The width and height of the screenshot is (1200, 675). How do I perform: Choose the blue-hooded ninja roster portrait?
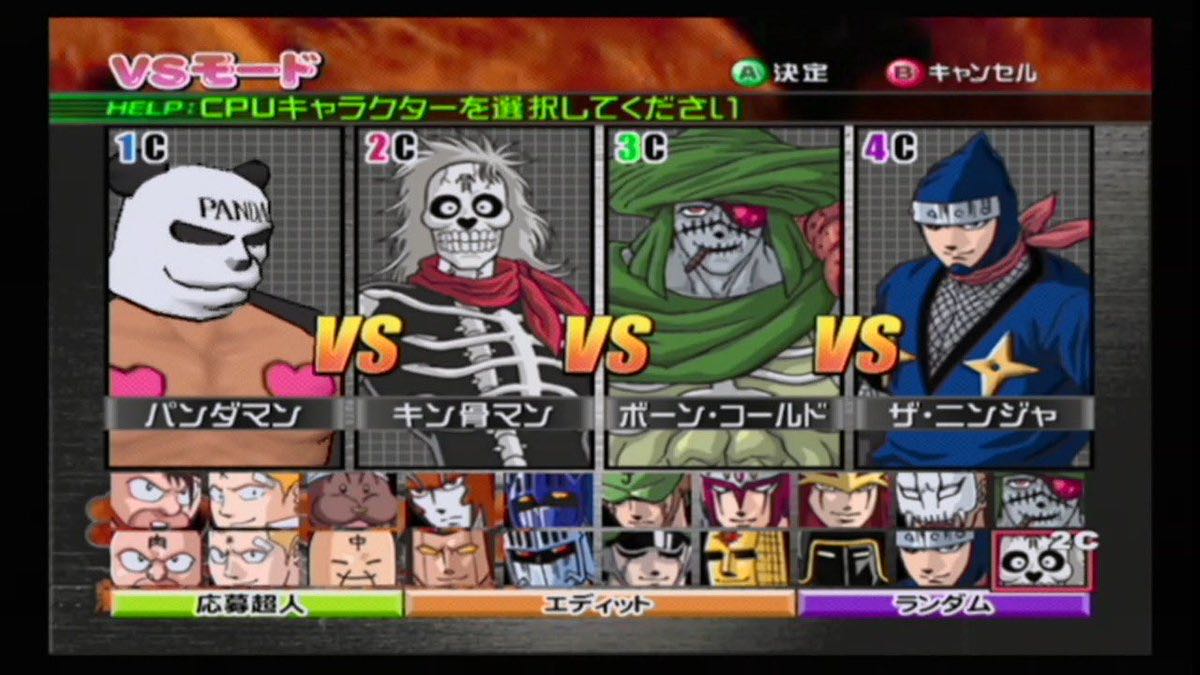point(941,559)
